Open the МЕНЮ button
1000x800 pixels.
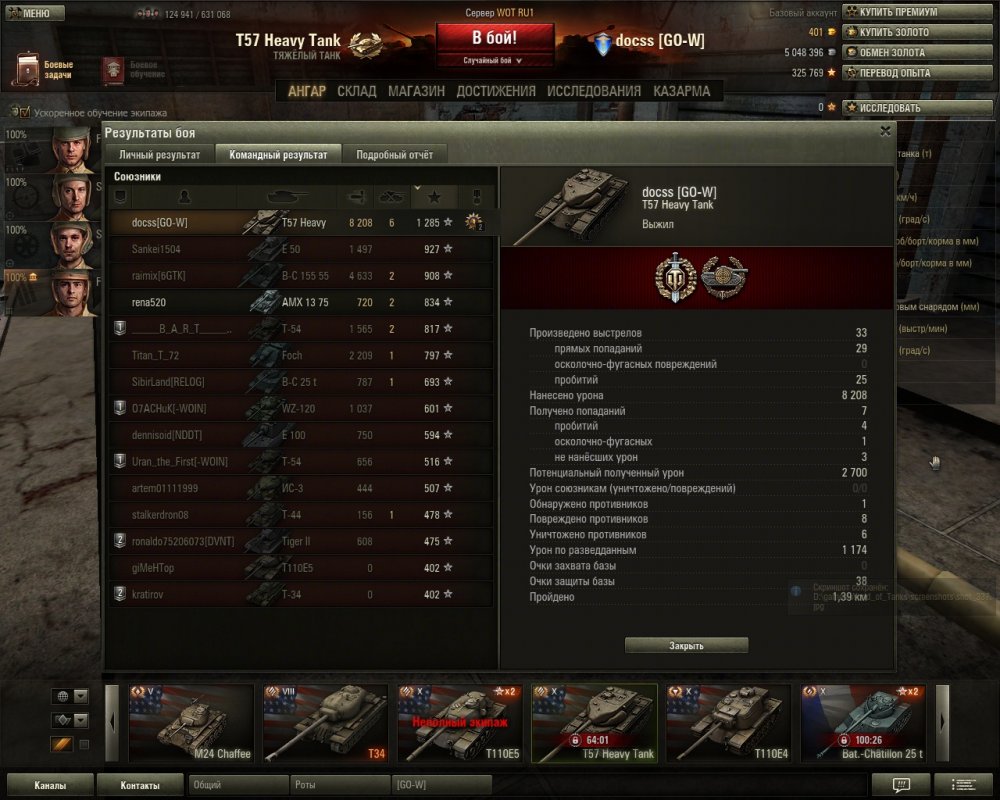click(35, 13)
